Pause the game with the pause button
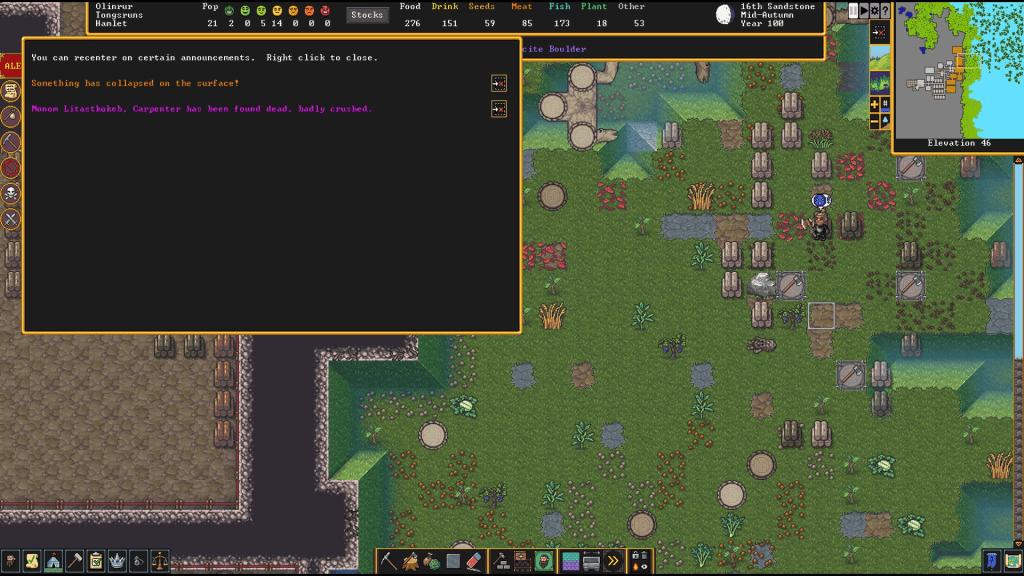The height and width of the screenshot is (576, 1024). [853, 11]
